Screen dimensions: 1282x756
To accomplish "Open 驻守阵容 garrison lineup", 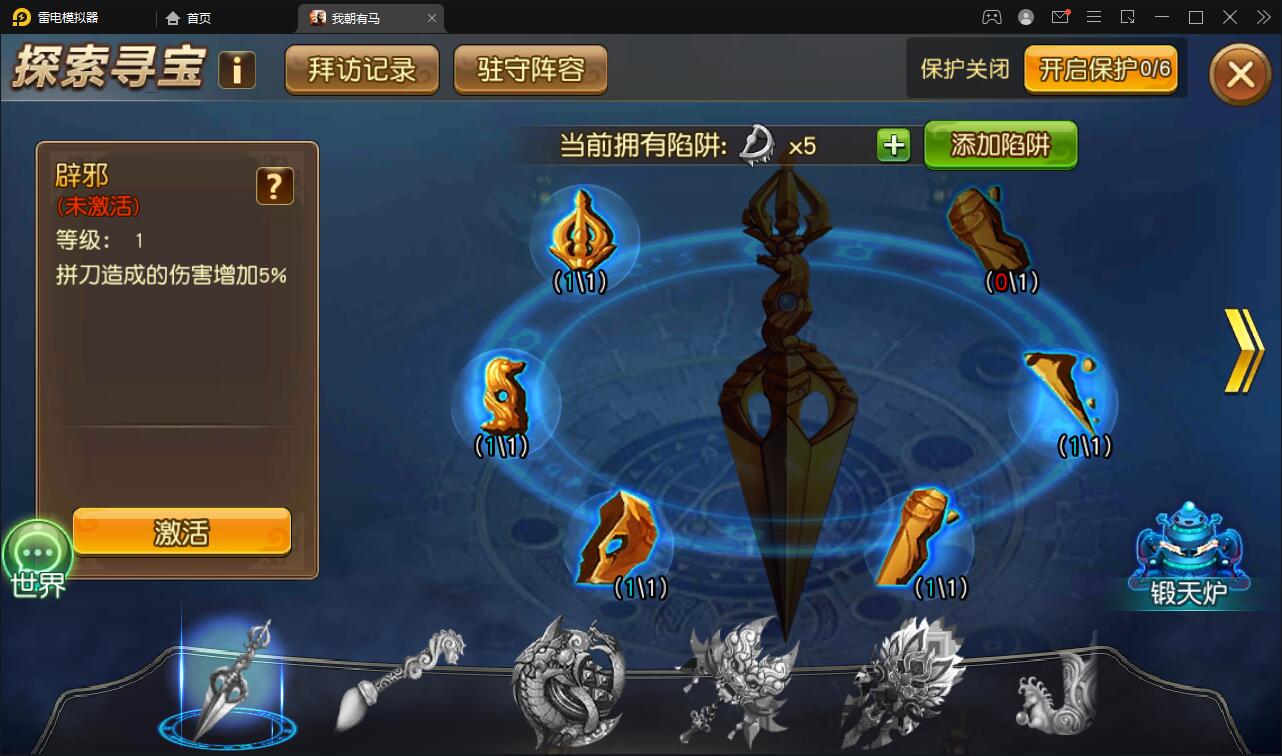I will tap(530, 70).
